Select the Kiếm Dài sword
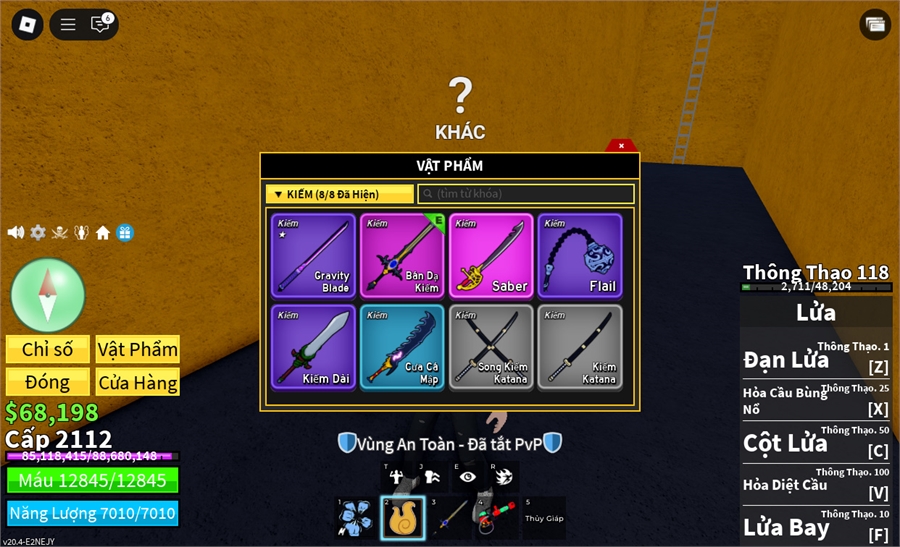The image size is (900, 547). point(313,347)
